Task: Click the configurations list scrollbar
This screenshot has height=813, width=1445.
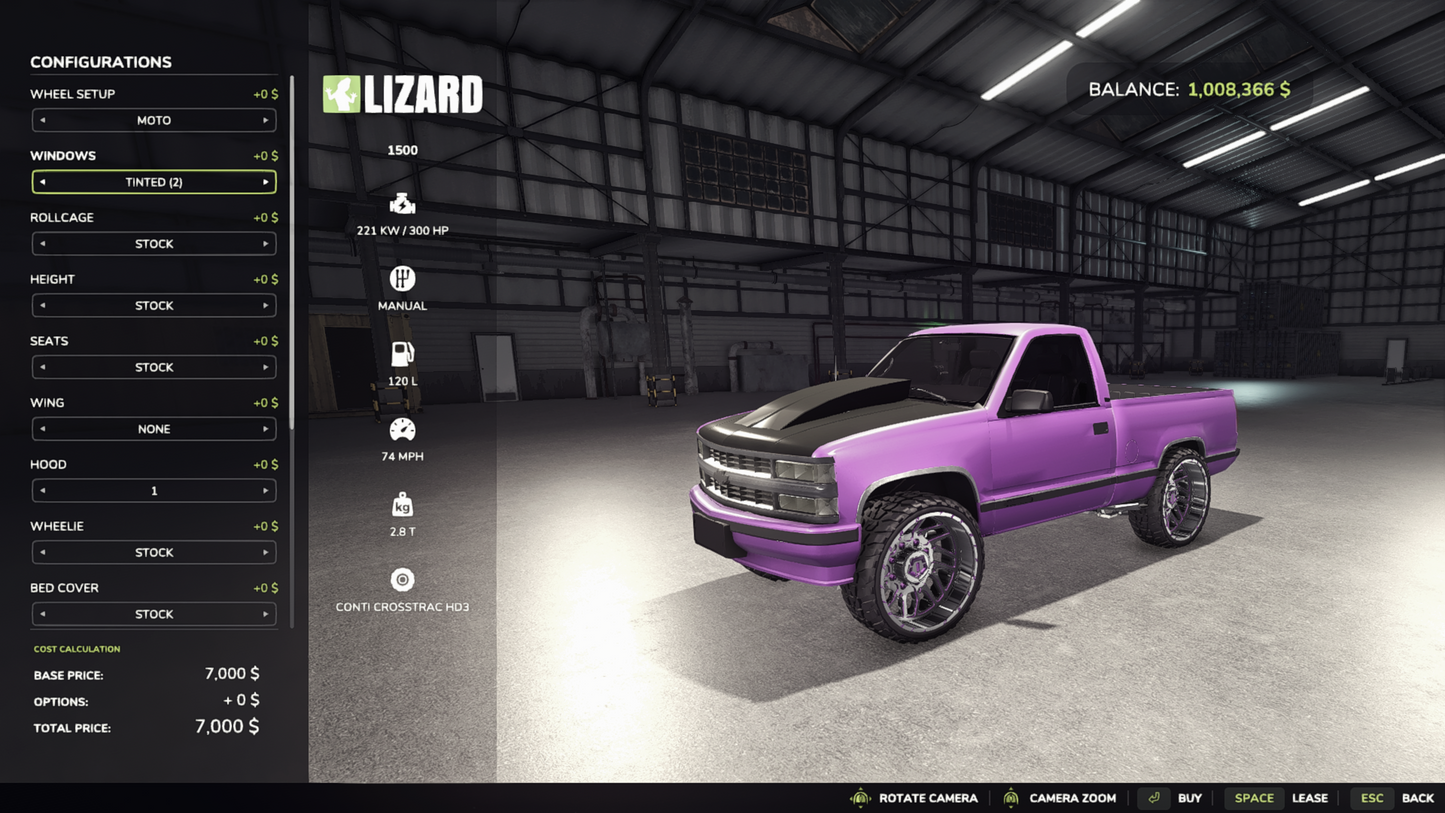Action: (292, 250)
